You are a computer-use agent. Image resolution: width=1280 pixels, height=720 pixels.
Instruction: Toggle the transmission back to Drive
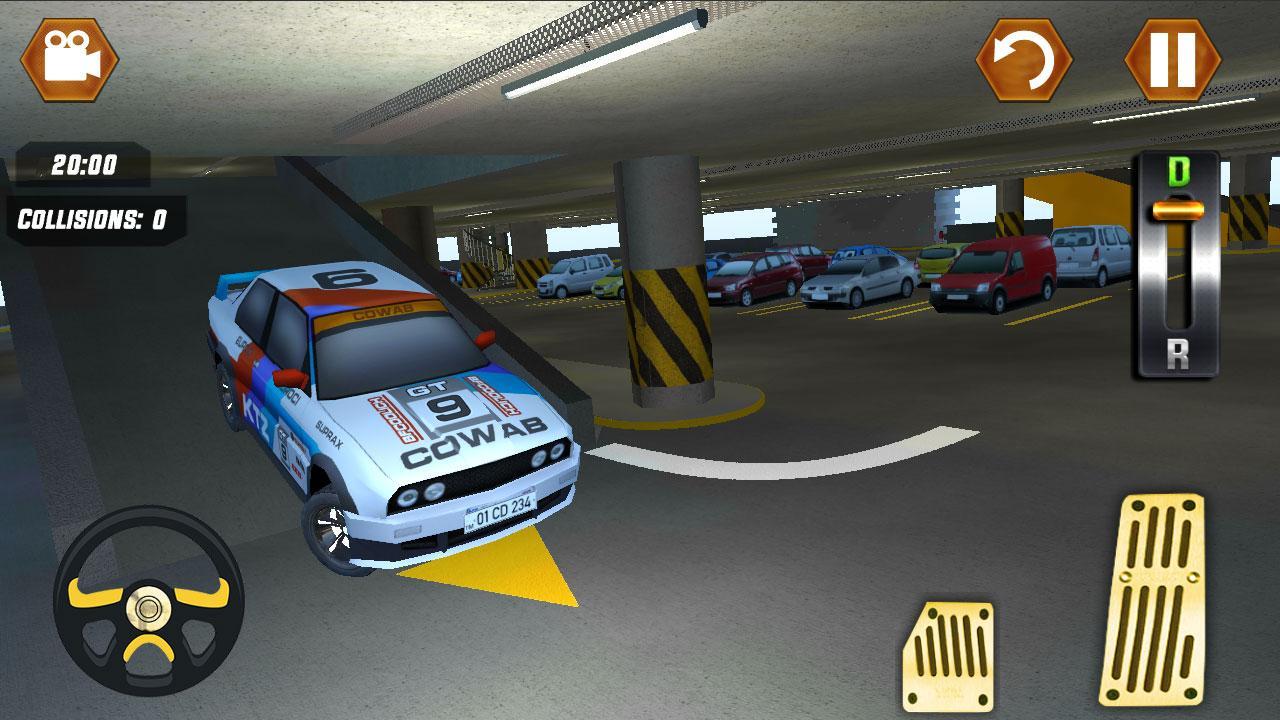pos(1180,172)
